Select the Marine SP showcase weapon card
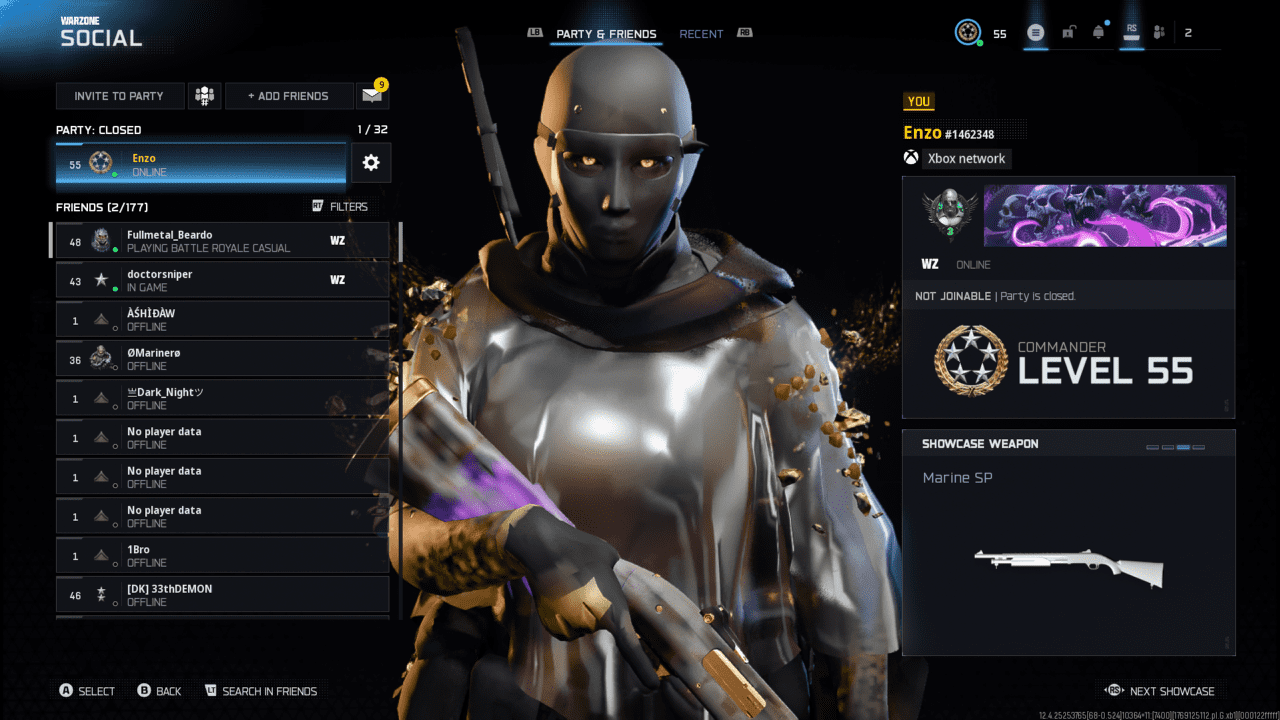This screenshot has width=1280, height=720. [1068, 543]
